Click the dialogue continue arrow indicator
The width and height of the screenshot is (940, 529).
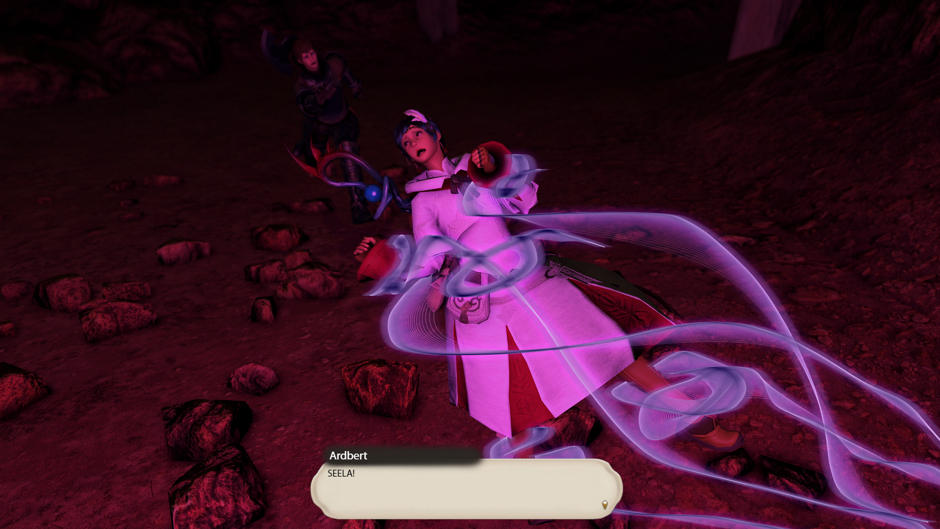coord(604,505)
